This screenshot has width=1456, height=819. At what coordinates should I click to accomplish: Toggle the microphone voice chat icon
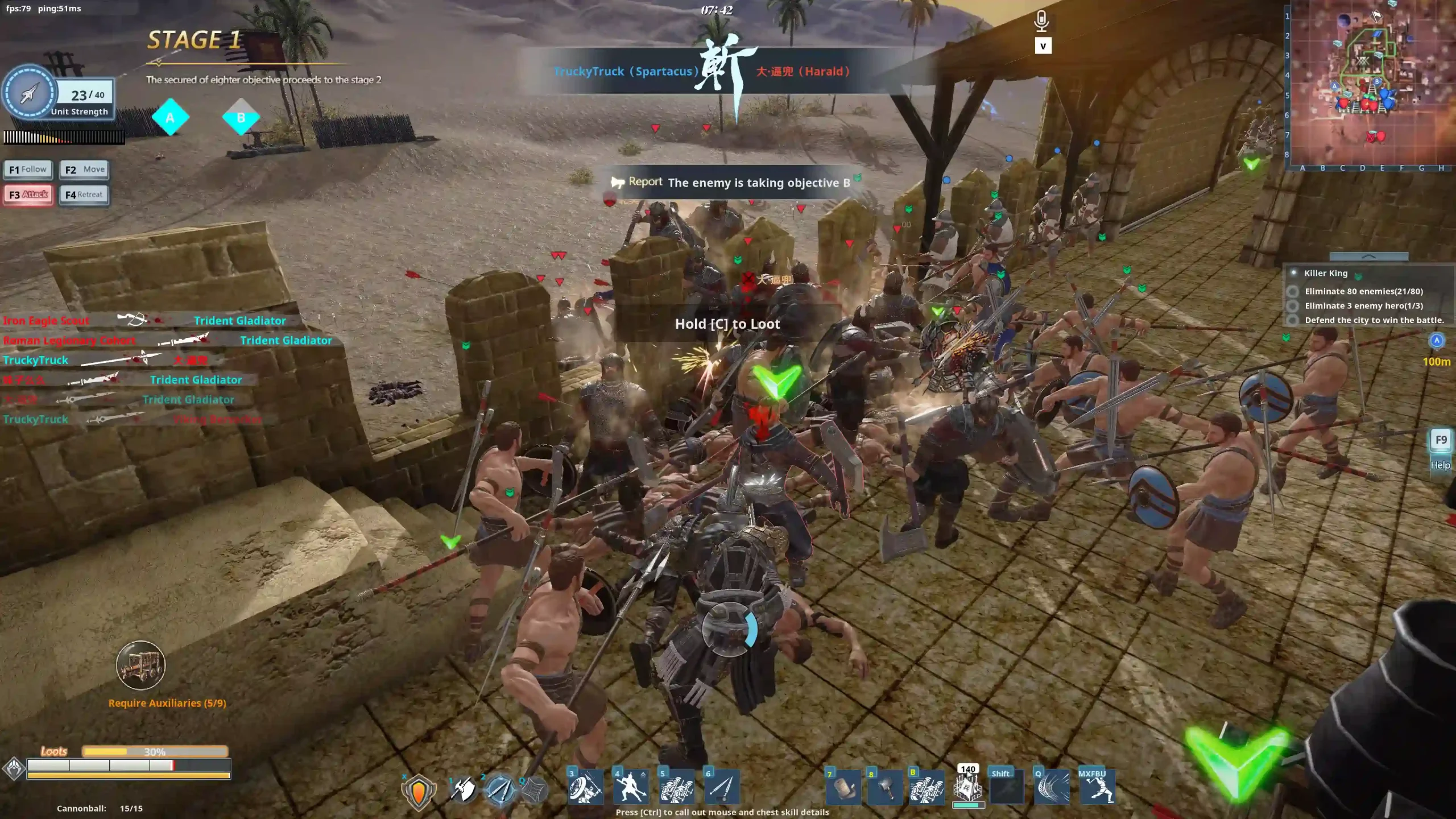coord(1041,21)
